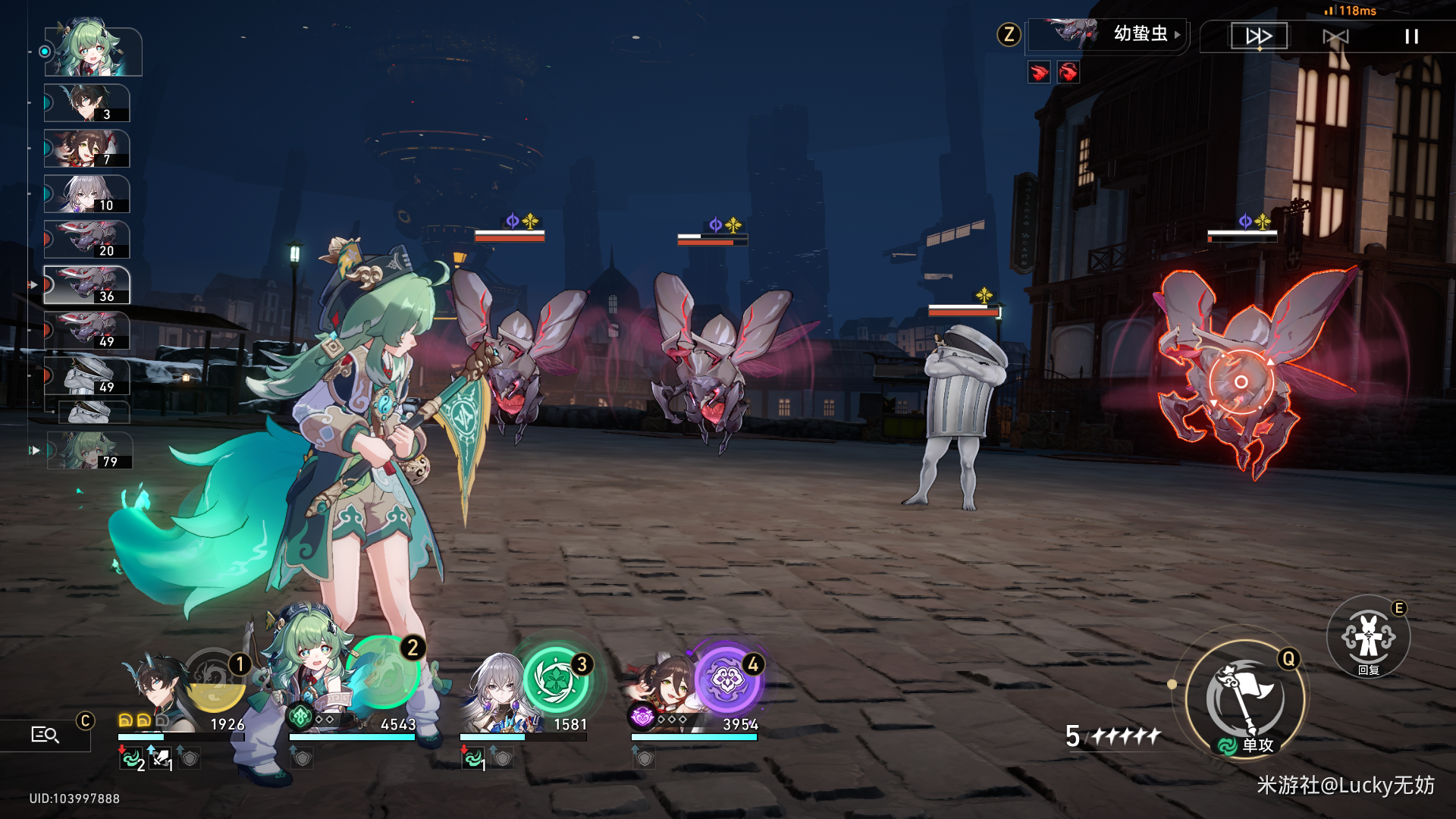Click the turn-order portrait numbered 79

coord(90,450)
